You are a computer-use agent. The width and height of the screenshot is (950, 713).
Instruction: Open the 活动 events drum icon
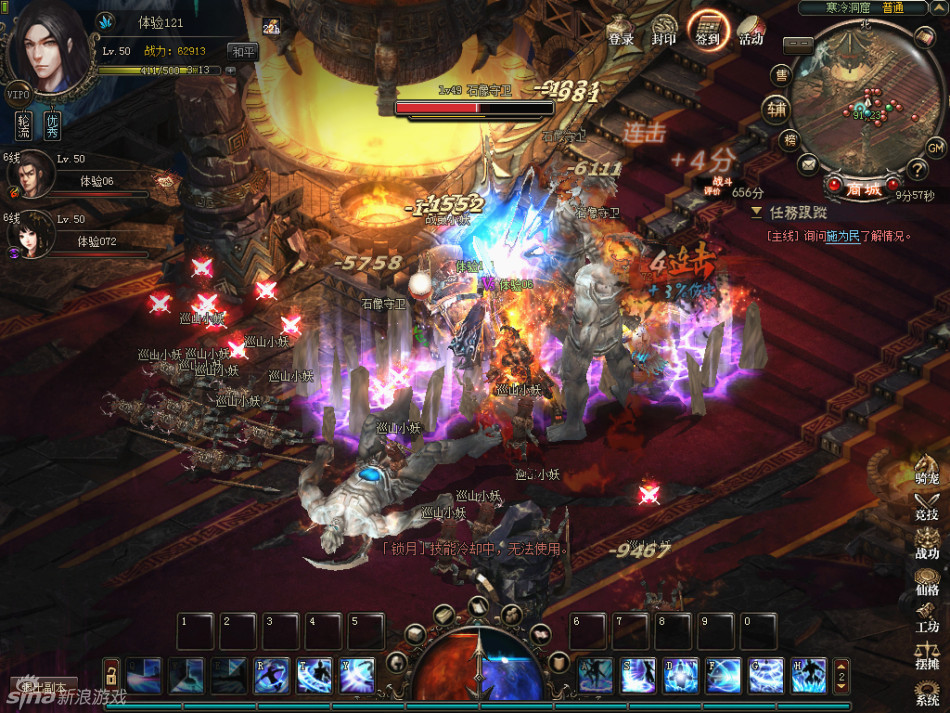point(751,32)
